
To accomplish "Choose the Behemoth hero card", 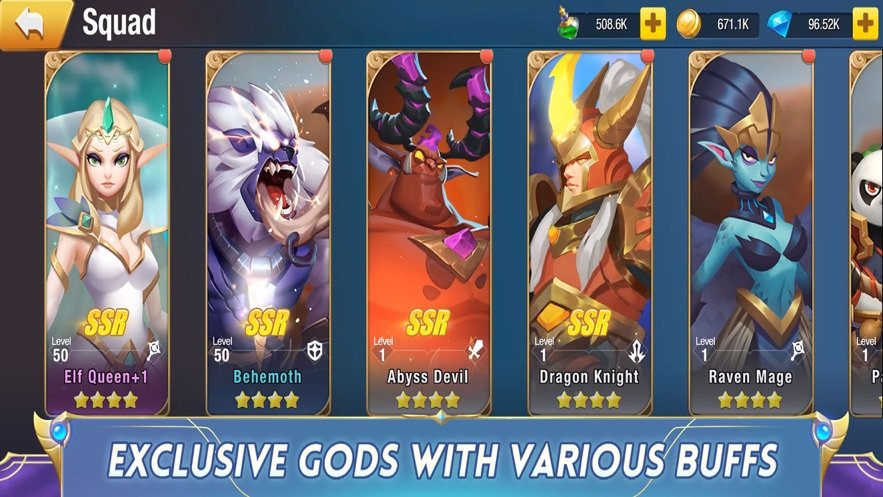I will point(268,232).
